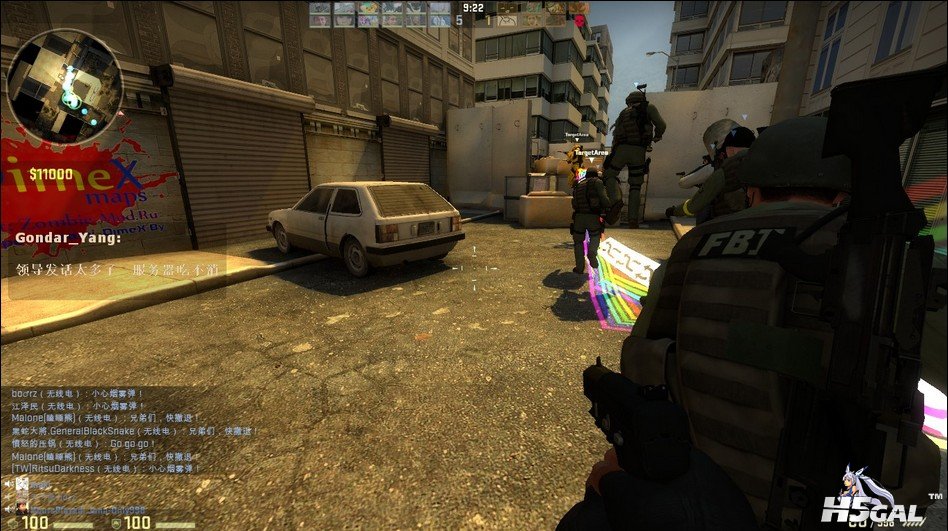Click the H5GAL watermark logo
Screen dimensions: 948x531
coord(871,499)
